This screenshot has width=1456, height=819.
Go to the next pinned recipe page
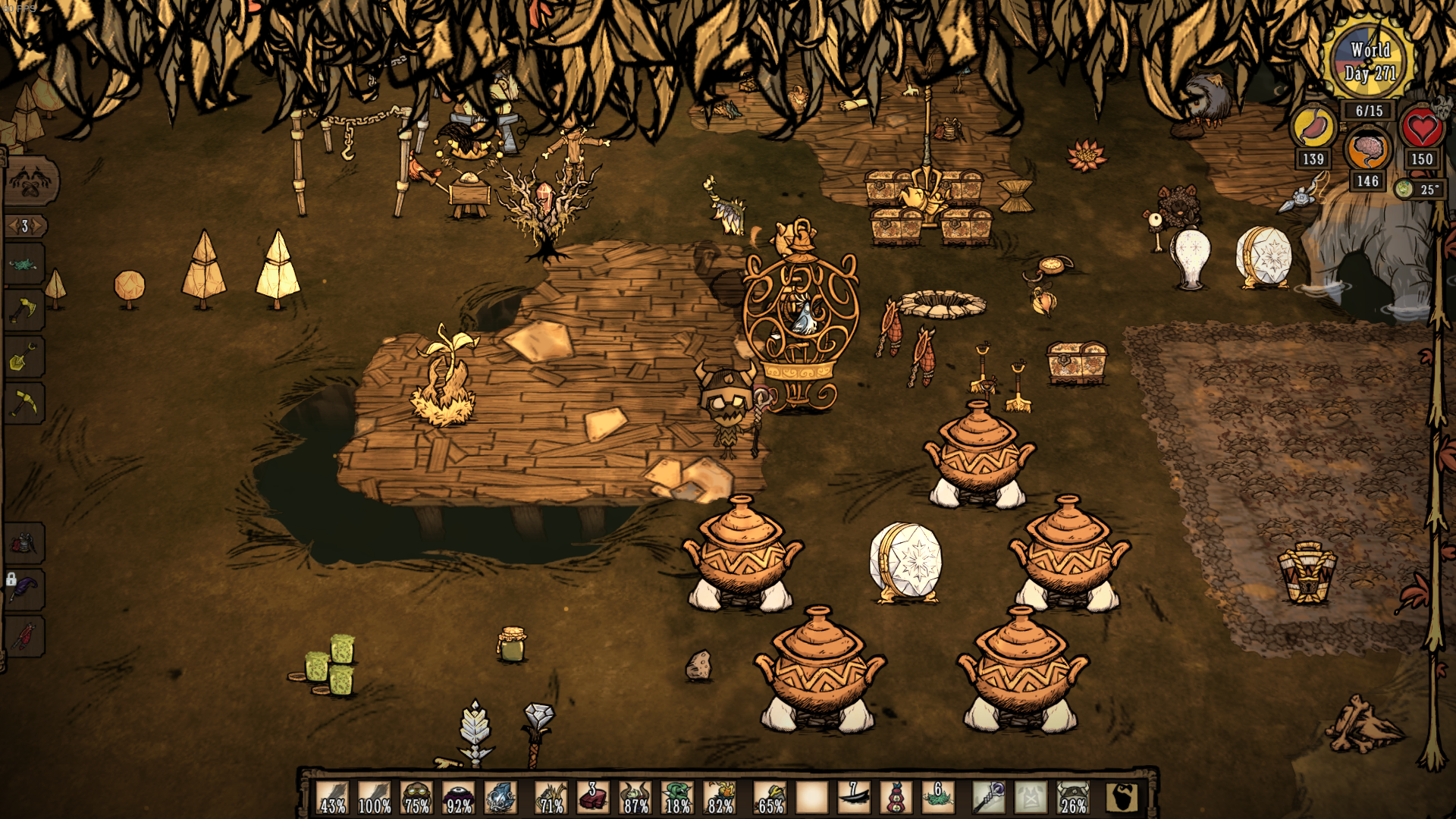[x=38, y=226]
